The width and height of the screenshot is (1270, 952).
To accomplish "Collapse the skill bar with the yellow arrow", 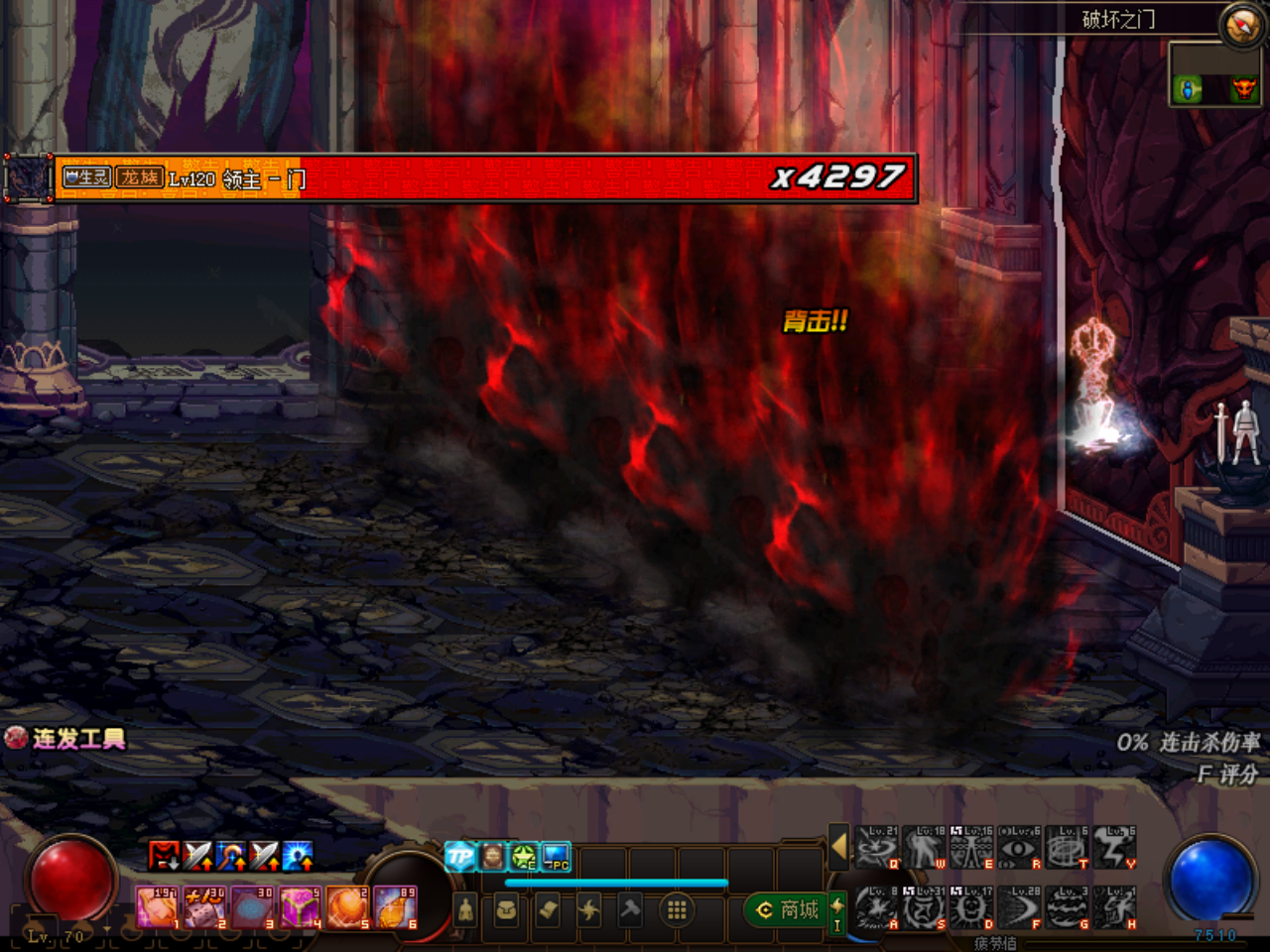I will [x=838, y=847].
